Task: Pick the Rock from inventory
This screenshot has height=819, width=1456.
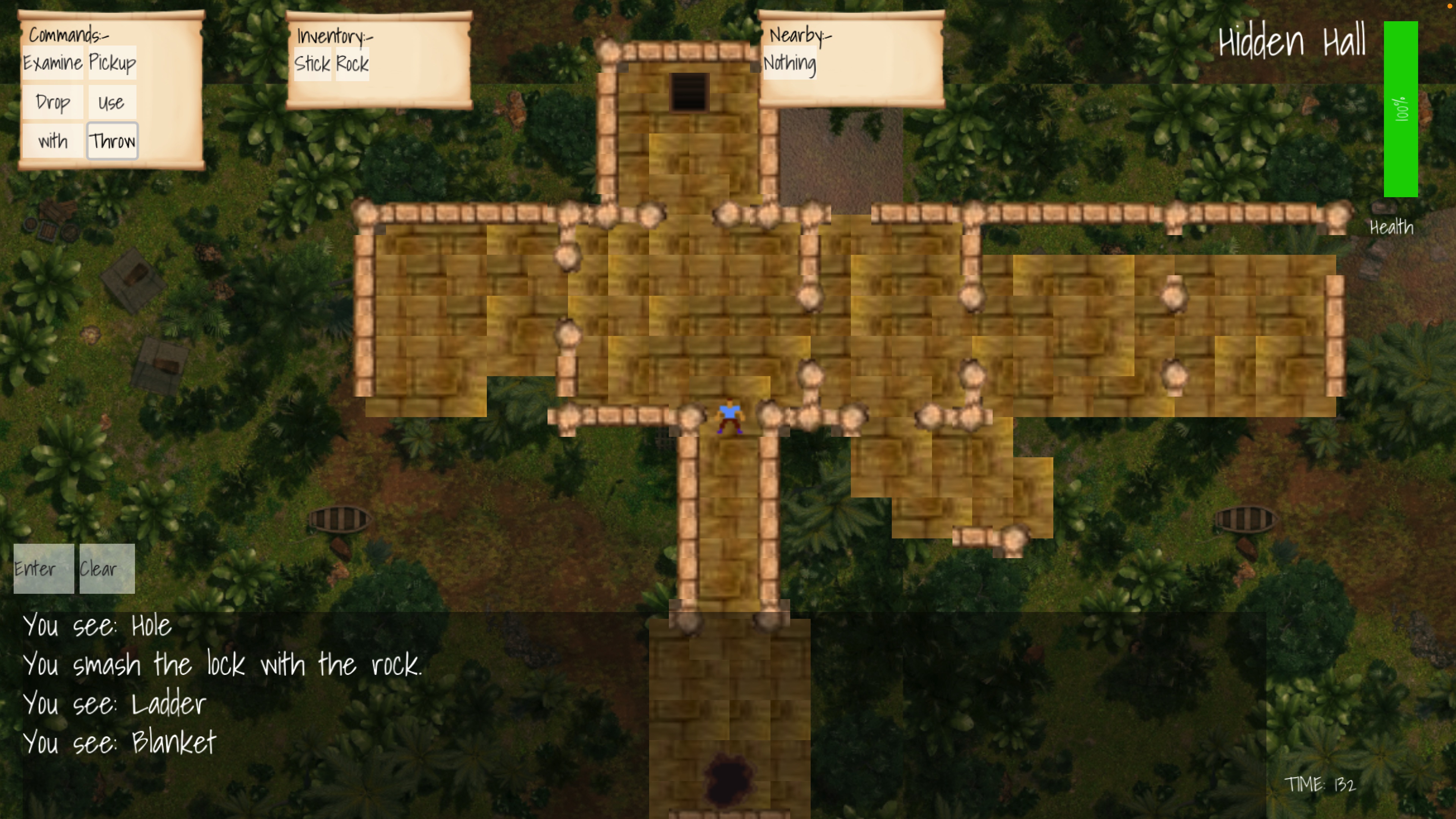Action: tap(352, 64)
